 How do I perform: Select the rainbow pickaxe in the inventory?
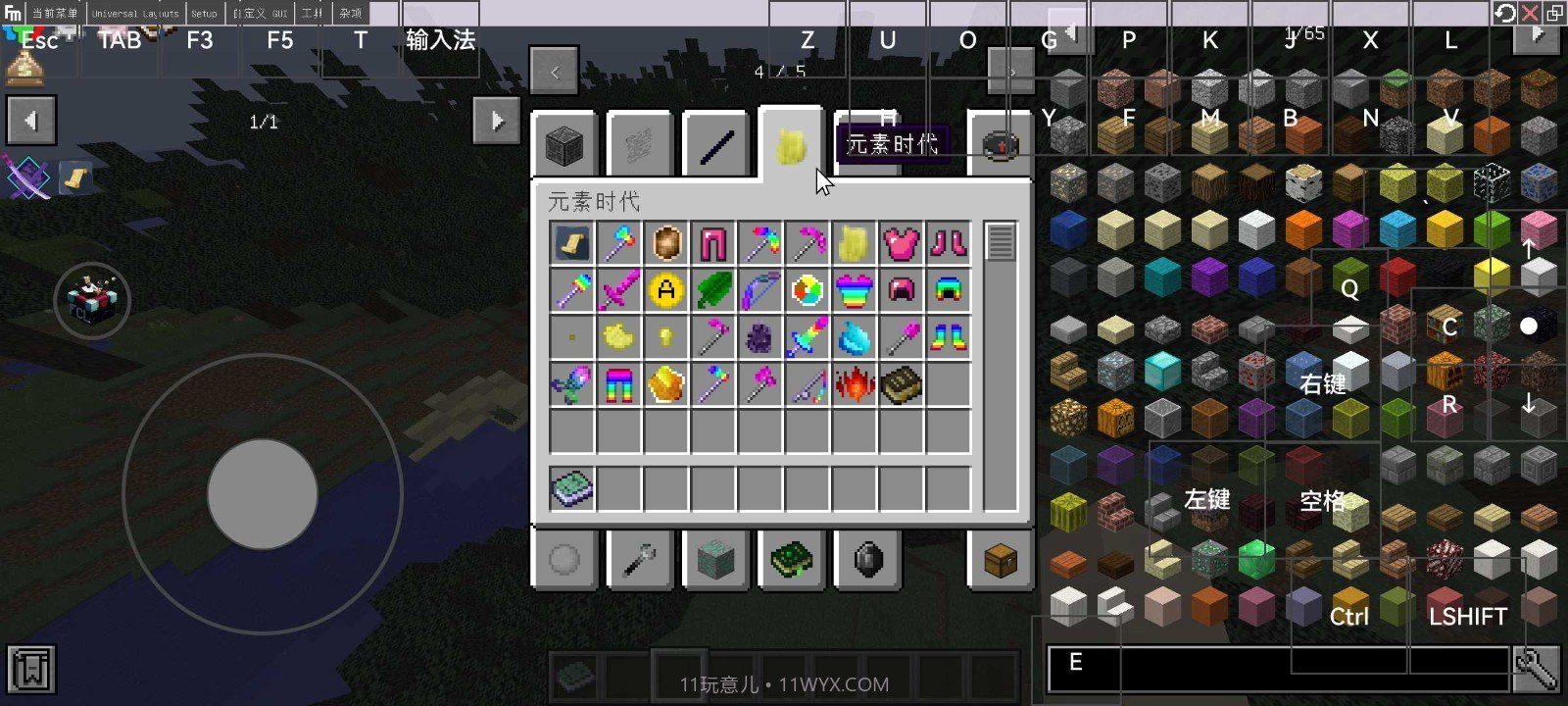pyautogui.click(x=759, y=244)
